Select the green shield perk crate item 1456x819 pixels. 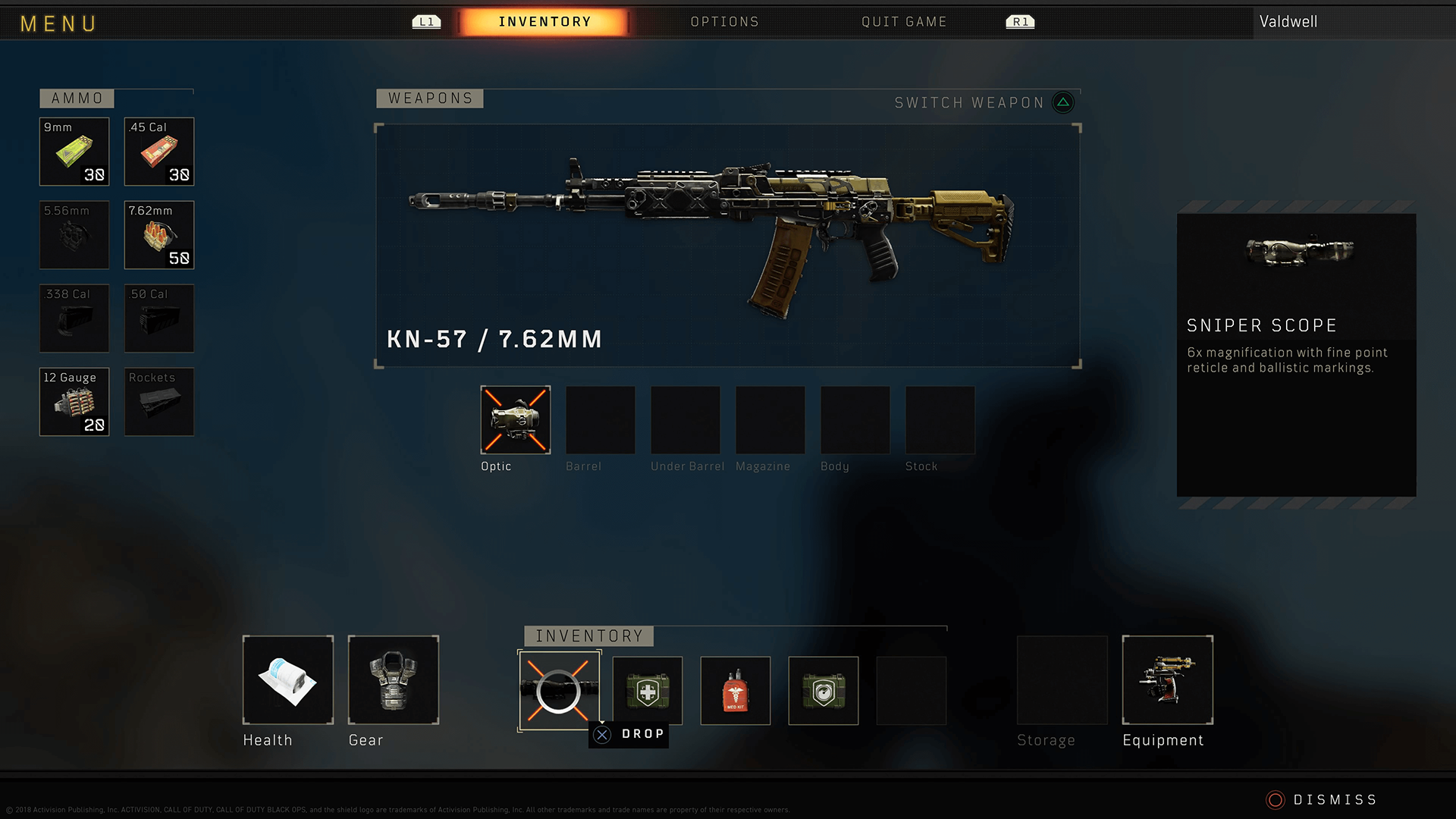point(824,691)
